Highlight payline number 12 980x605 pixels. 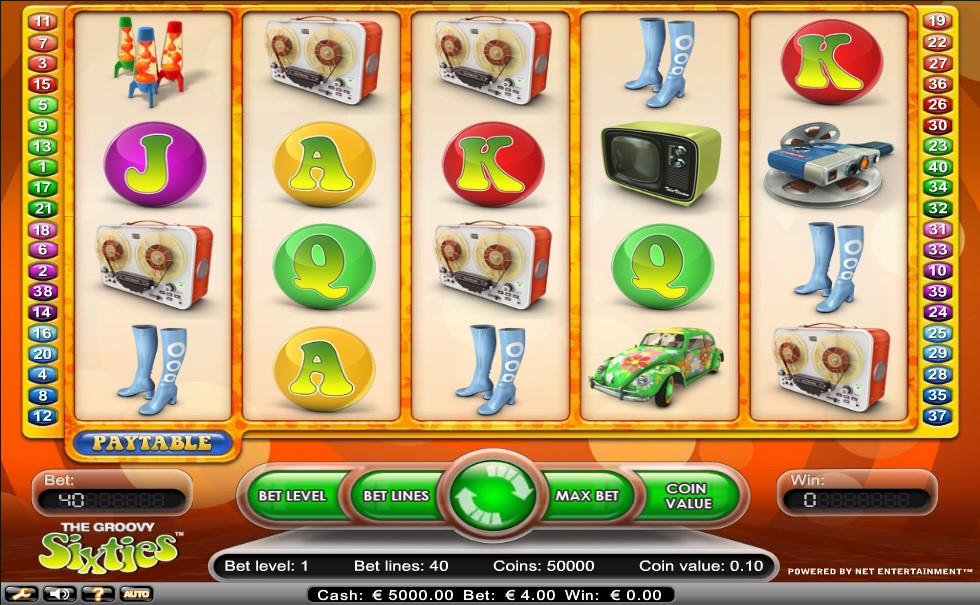[43, 416]
